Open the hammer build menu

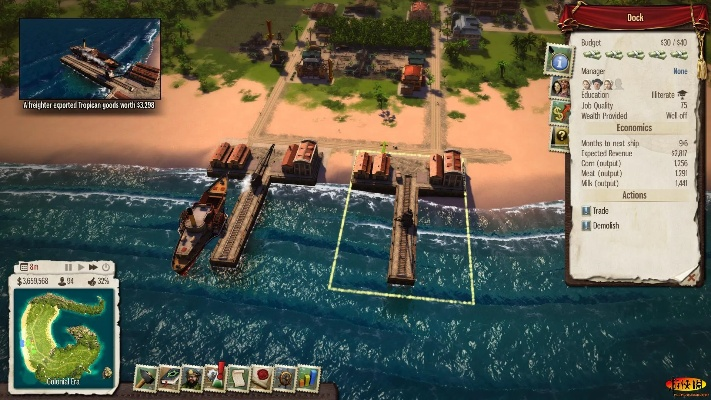coord(146,378)
